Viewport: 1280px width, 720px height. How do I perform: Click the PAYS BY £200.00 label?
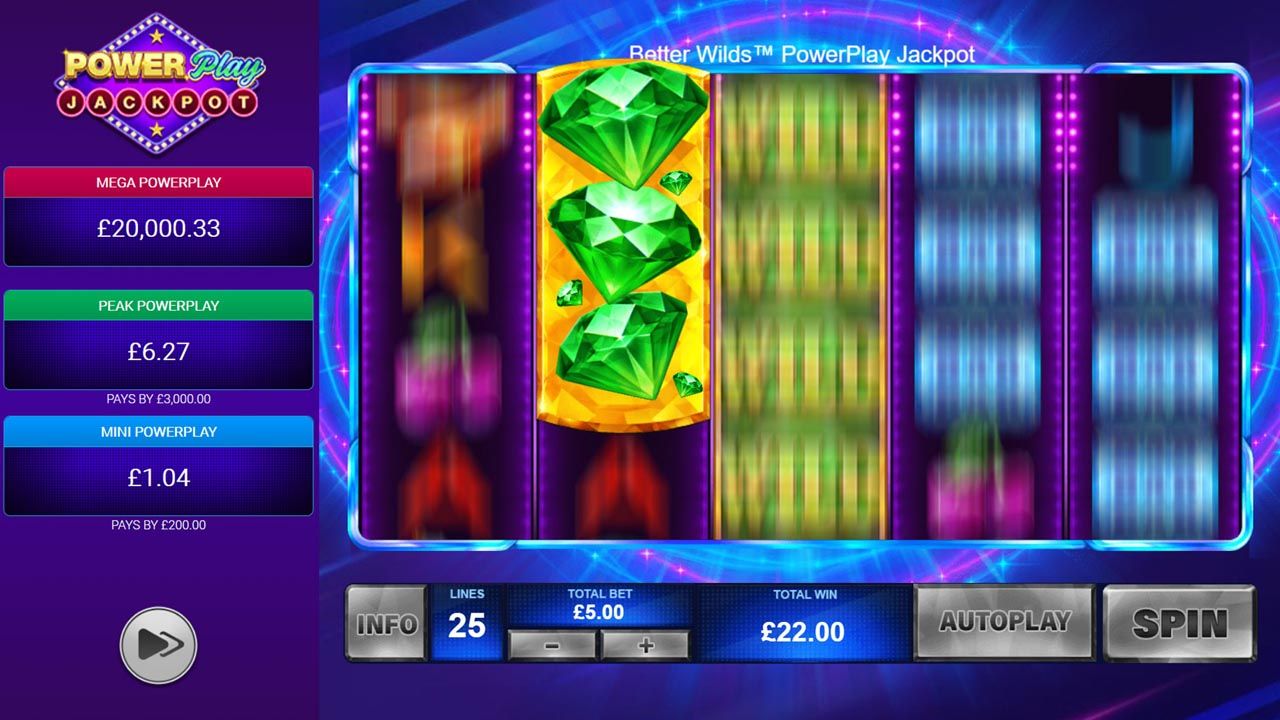[x=158, y=525]
